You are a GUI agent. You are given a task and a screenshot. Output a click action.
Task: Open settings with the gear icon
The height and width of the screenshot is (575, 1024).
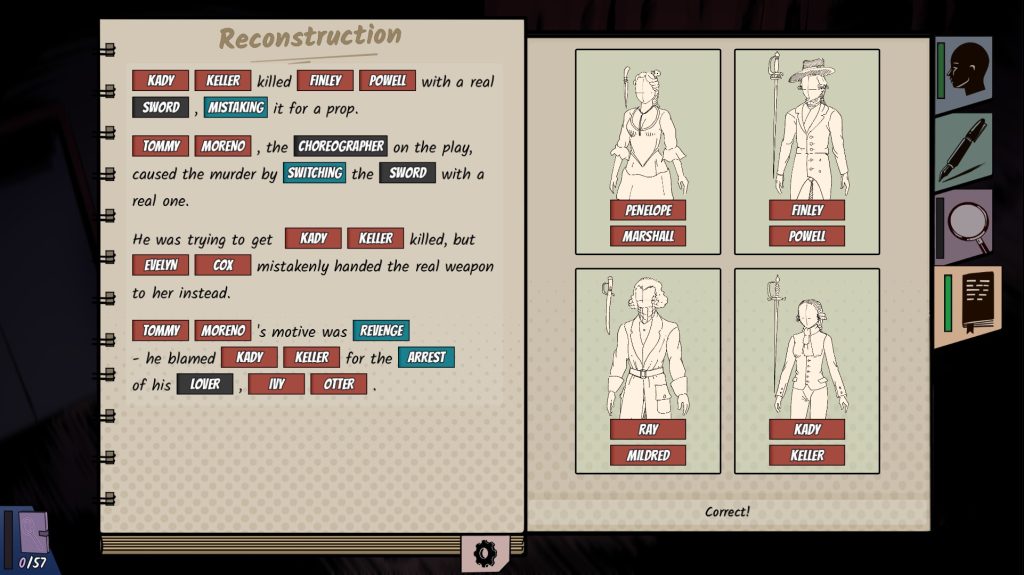point(485,553)
